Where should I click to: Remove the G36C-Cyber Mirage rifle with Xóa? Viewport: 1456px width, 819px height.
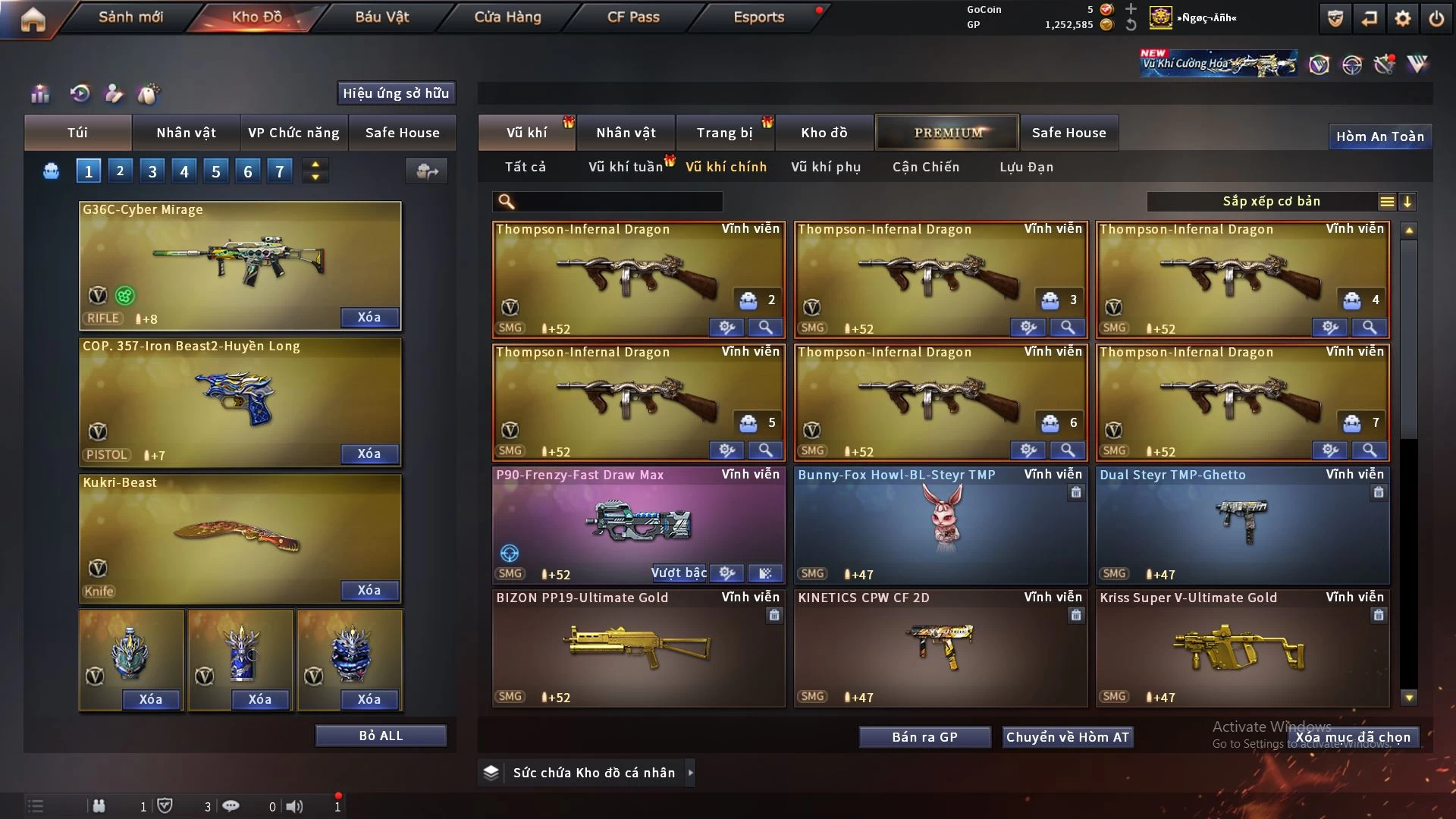click(x=369, y=317)
